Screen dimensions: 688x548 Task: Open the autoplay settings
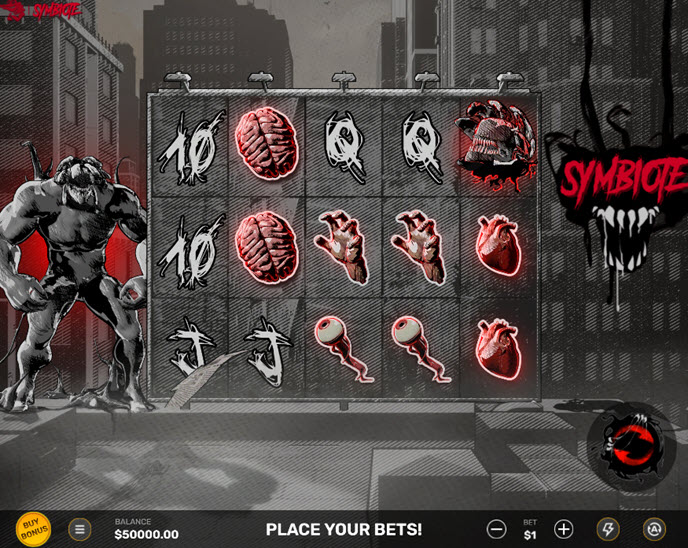click(x=654, y=529)
